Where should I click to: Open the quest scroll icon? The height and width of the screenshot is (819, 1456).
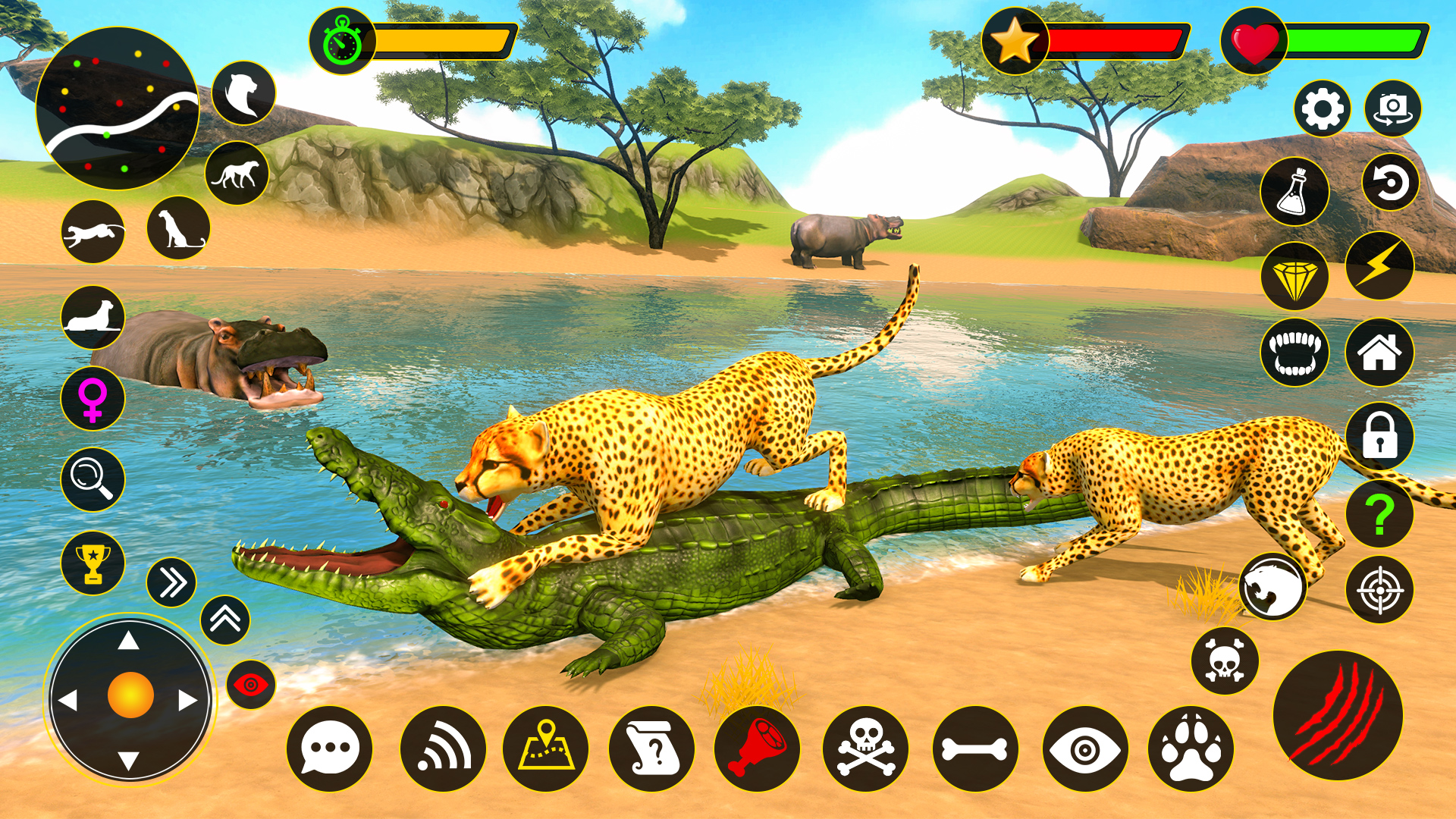coord(652,747)
